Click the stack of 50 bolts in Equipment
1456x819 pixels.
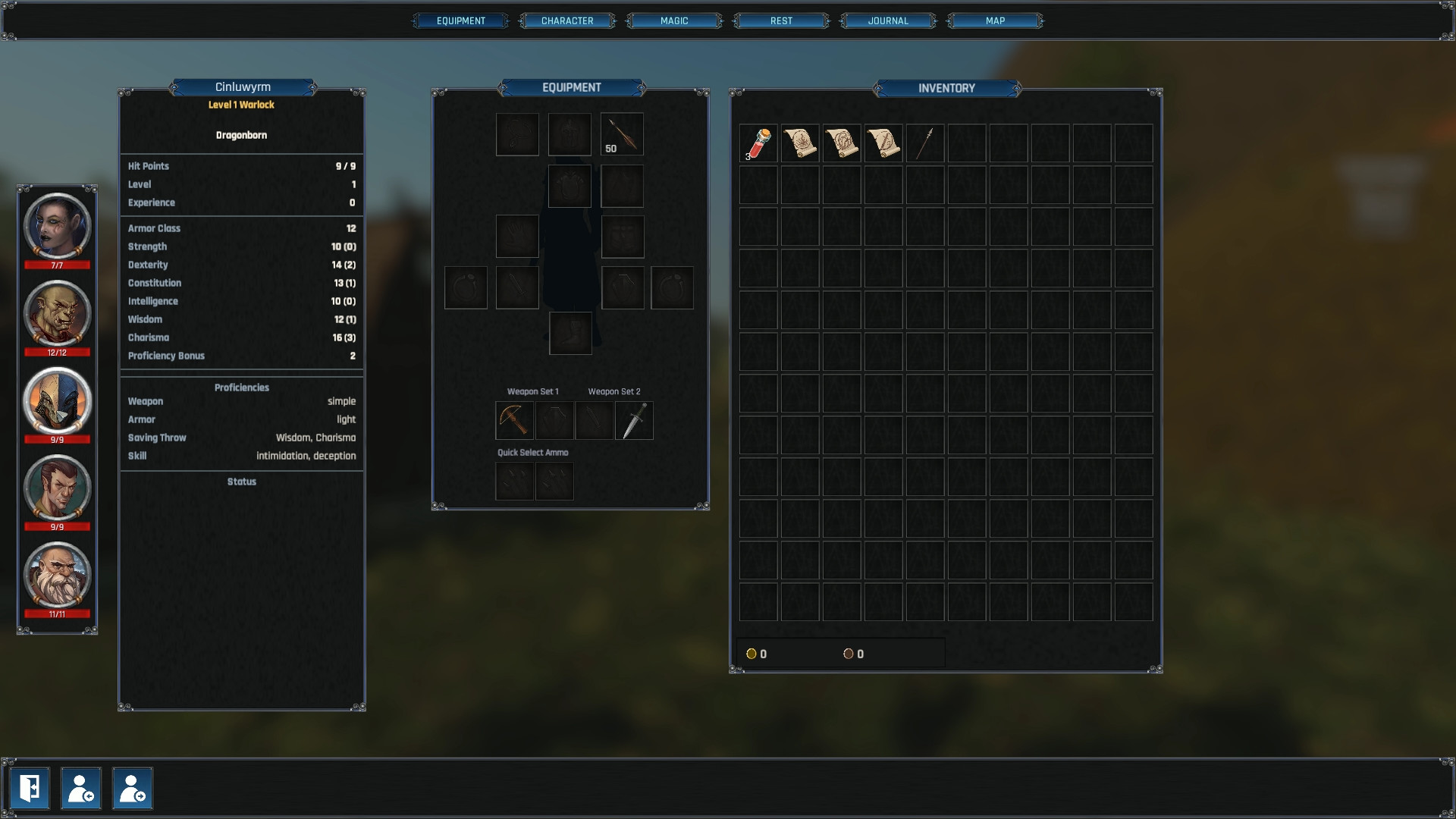(621, 133)
